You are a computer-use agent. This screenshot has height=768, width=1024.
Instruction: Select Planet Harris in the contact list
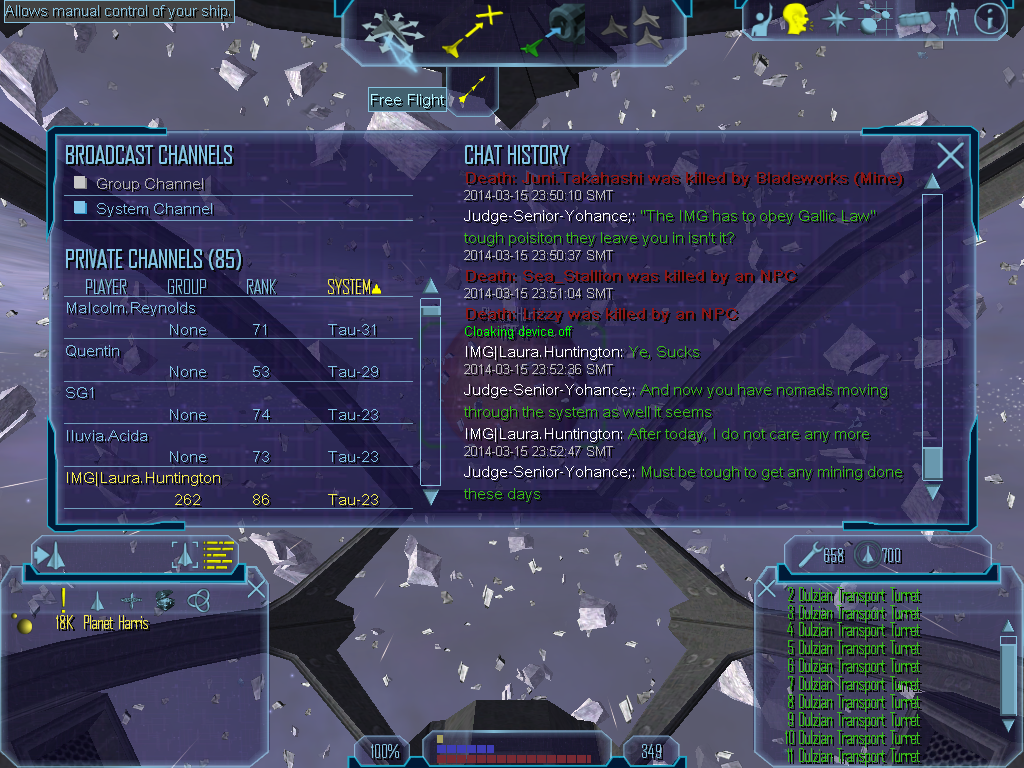116,623
